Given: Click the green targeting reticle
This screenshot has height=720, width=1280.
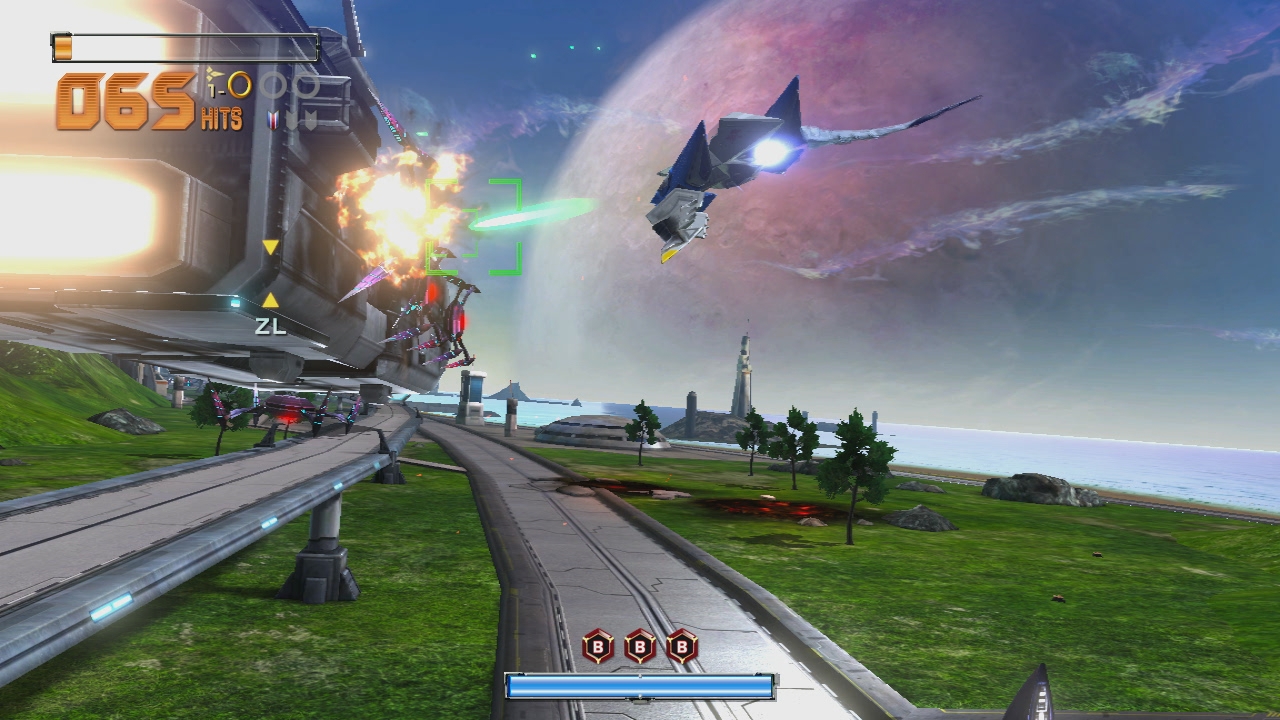Looking at the screenshot, I should pyautogui.click(x=474, y=226).
